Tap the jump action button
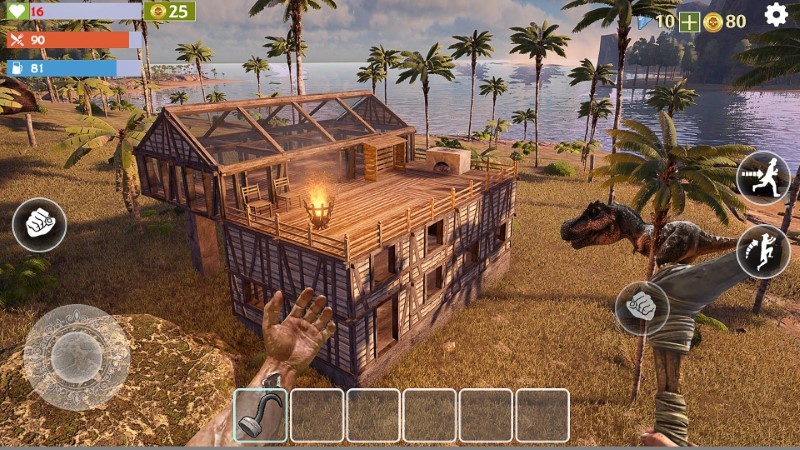Viewport: 800px width, 450px height. (763, 251)
